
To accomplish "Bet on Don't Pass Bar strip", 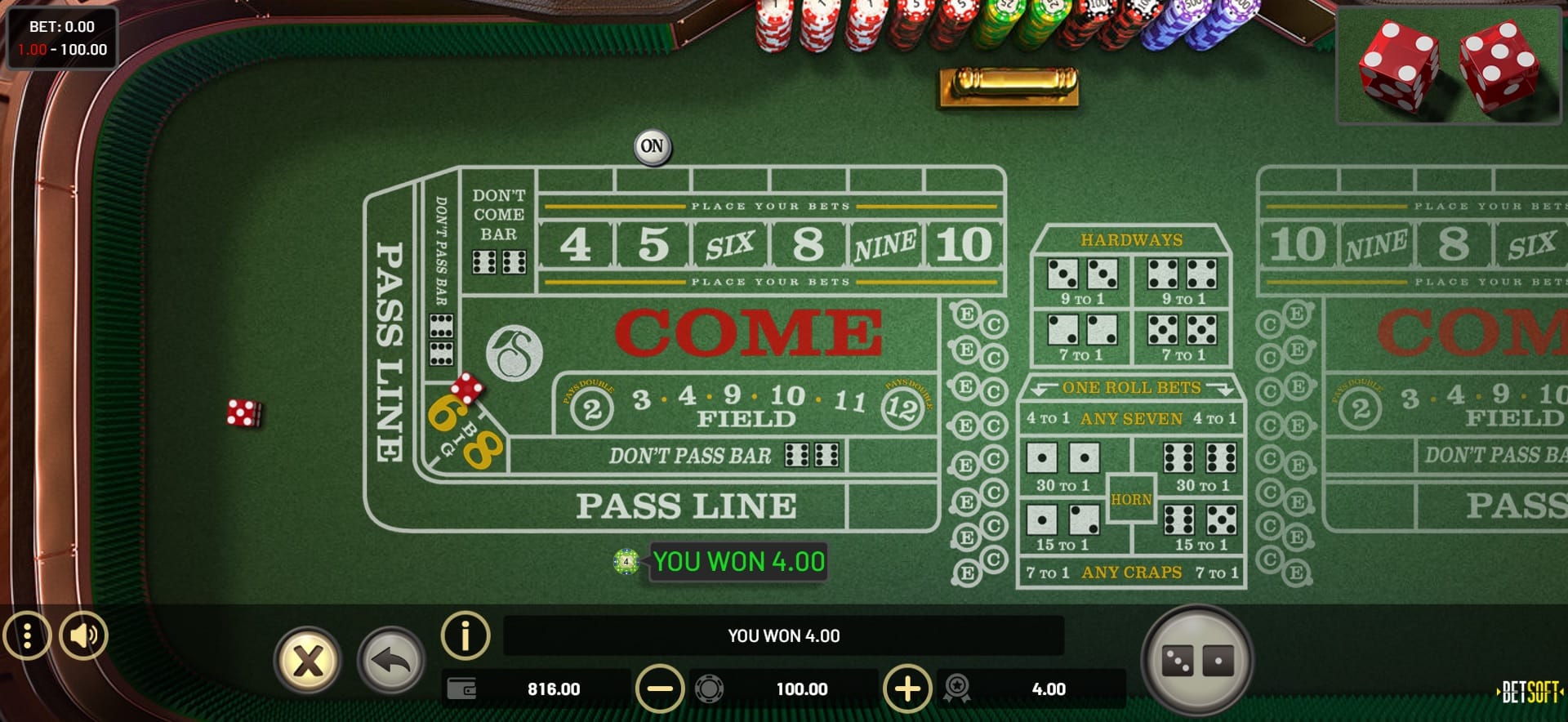I will pyautogui.click(x=690, y=456).
